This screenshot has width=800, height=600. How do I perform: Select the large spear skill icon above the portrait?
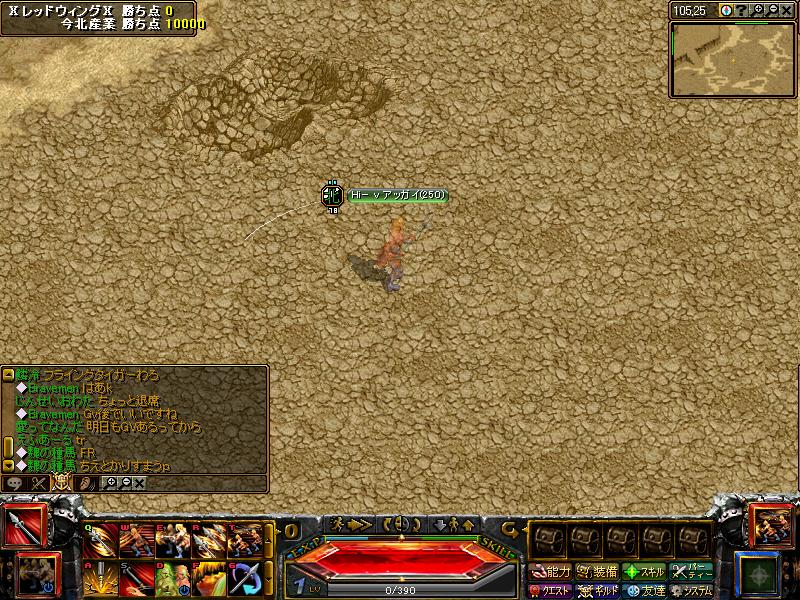22,527
